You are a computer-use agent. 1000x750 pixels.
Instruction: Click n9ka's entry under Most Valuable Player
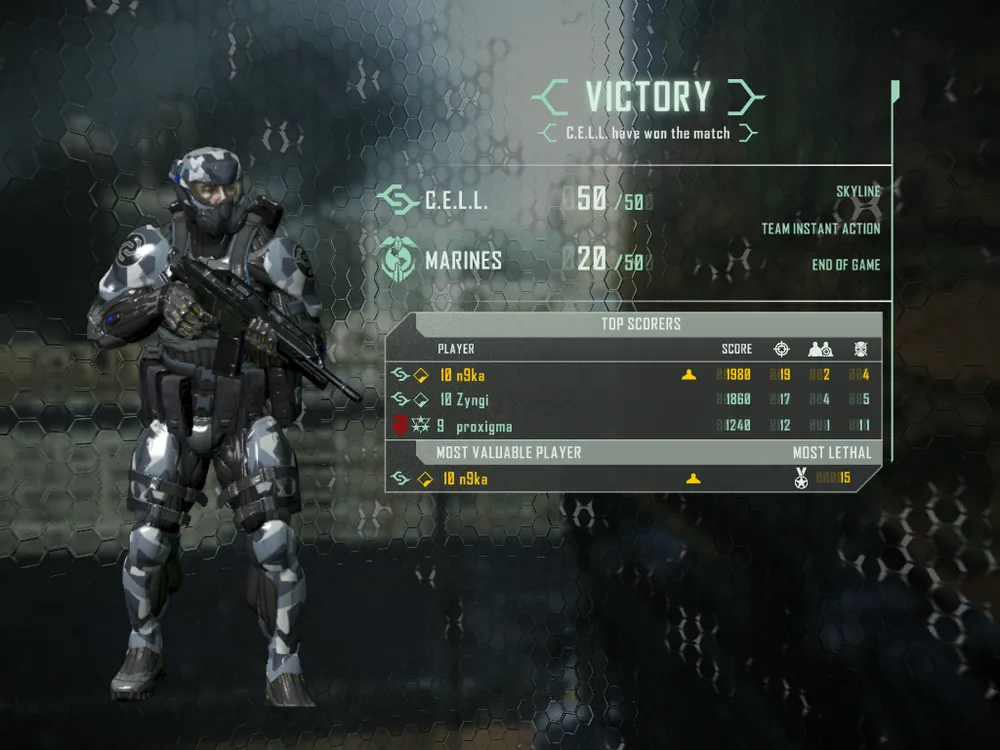[465, 479]
